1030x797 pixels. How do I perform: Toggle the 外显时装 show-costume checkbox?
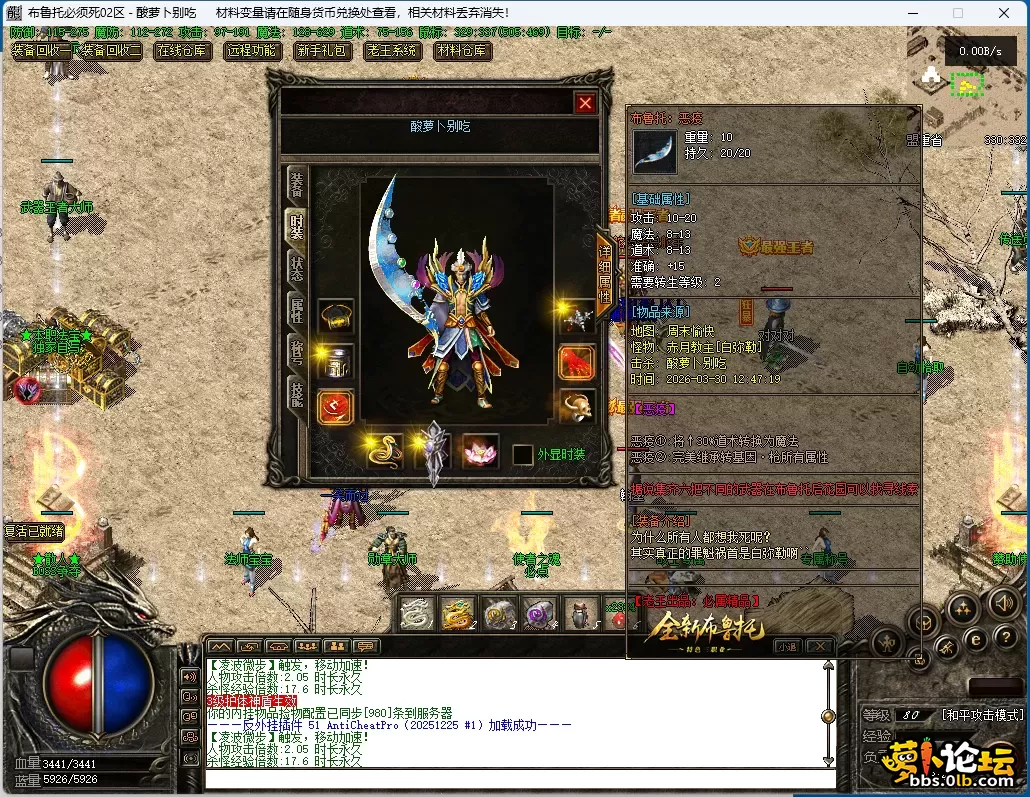click(522, 455)
